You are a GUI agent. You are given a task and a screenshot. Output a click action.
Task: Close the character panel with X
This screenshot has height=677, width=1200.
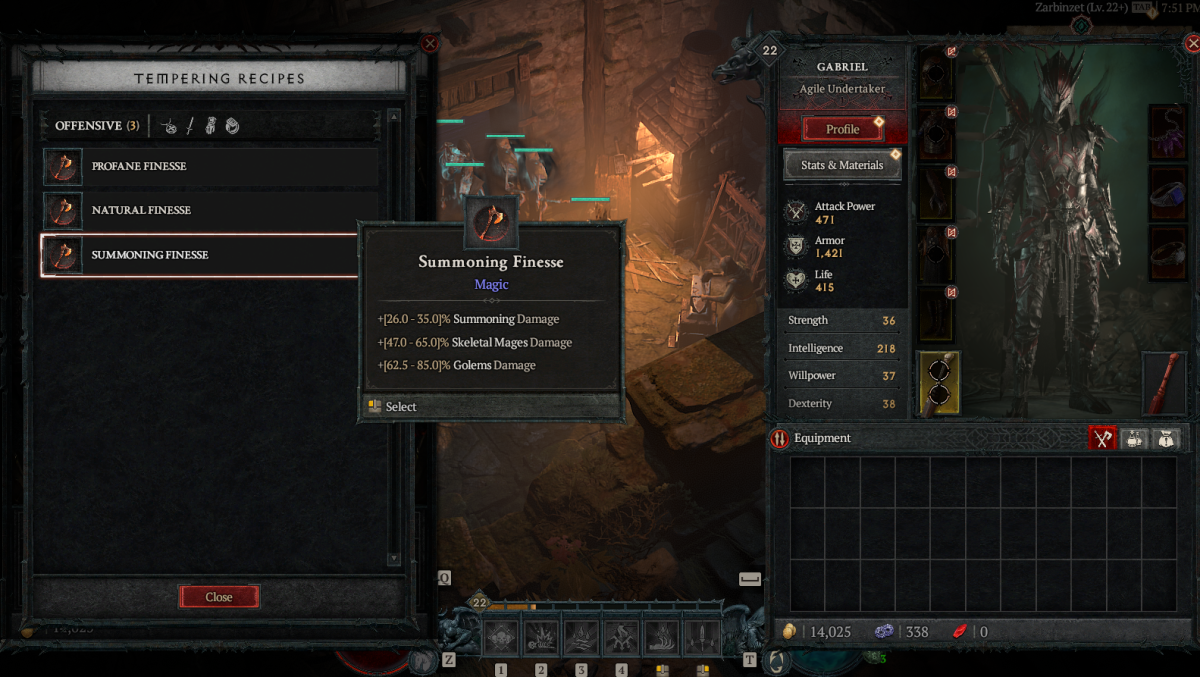1190,43
